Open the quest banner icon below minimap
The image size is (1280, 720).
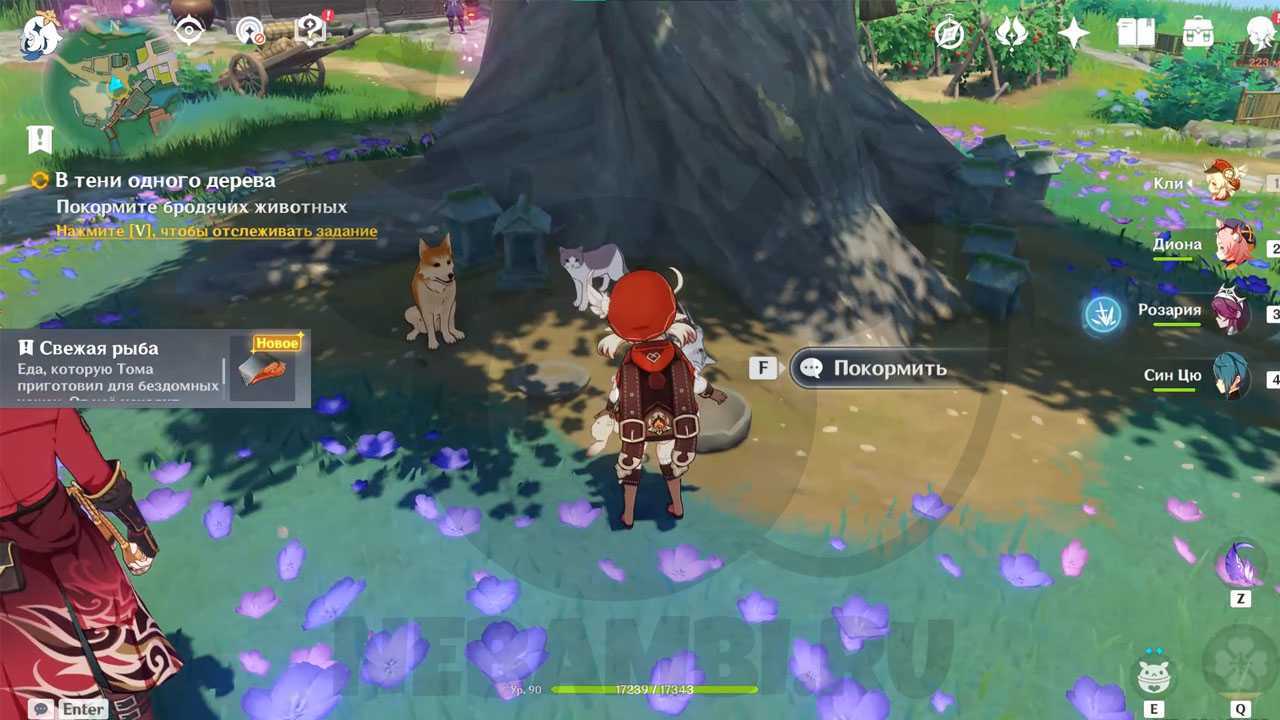click(x=40, y=139)
